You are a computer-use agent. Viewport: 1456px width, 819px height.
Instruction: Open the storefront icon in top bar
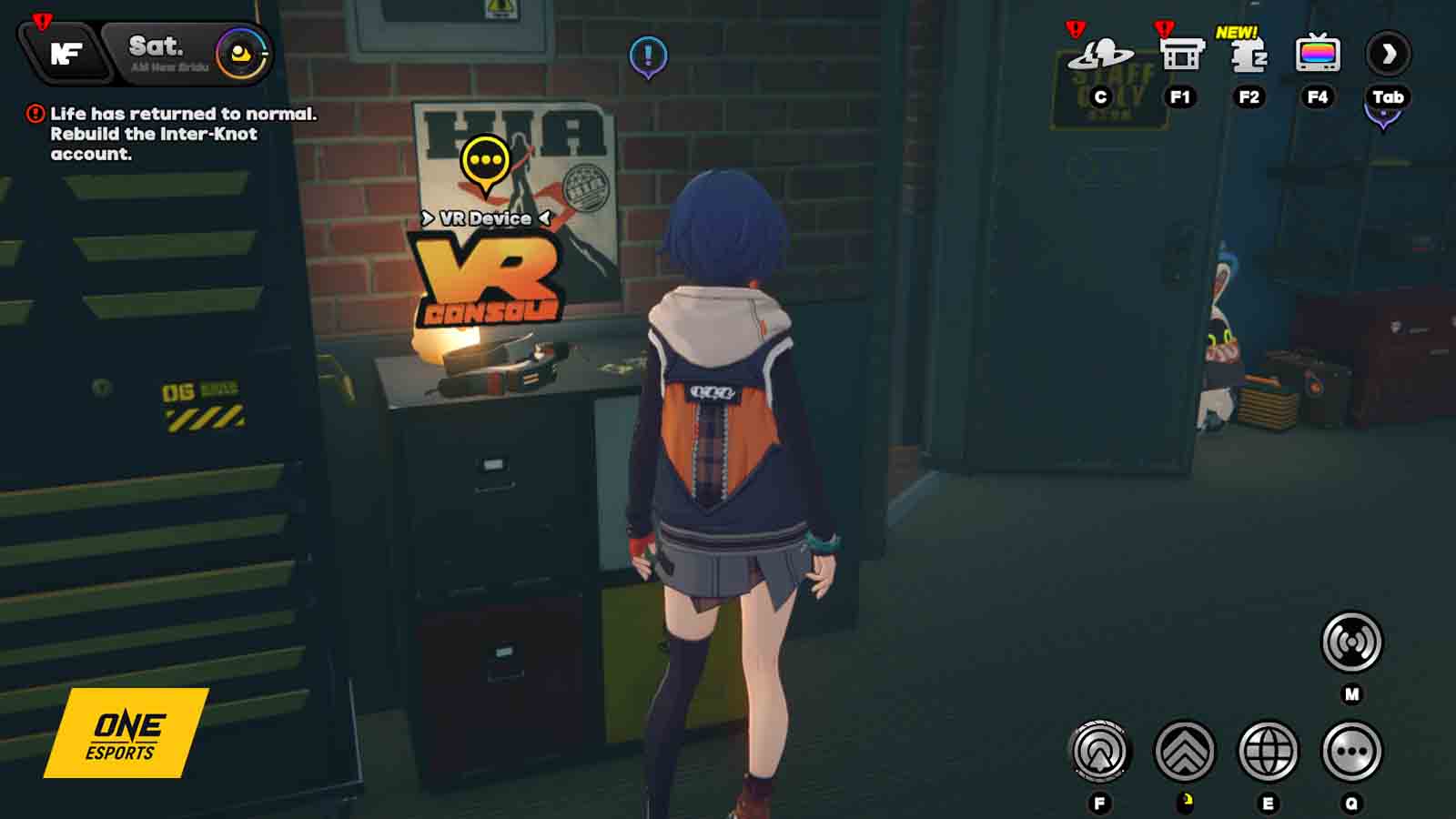pyautogui.click(x=1180, y=55)
